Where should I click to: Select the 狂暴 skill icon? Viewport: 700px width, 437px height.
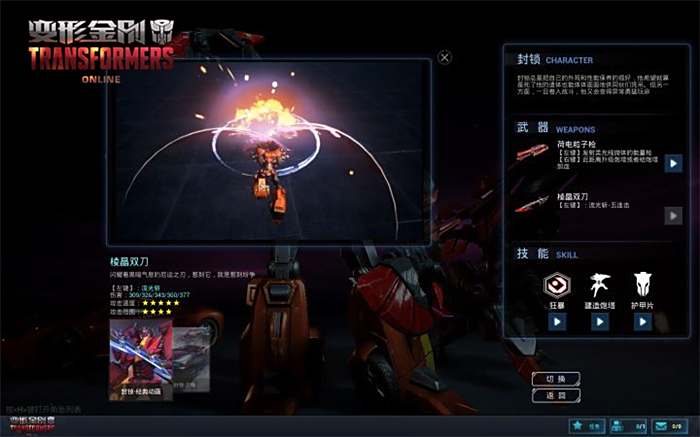tap(557, 284)
